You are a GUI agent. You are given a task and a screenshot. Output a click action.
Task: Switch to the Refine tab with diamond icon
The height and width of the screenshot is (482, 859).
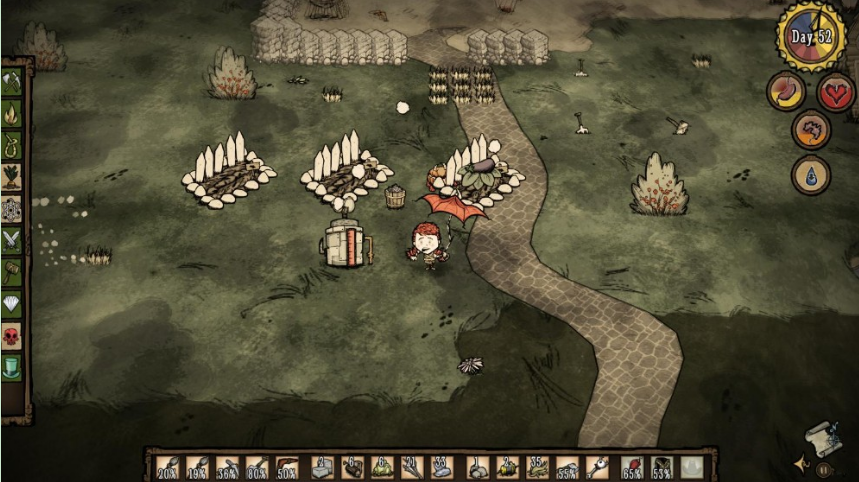pyautogui.click(x=13, y=303)
